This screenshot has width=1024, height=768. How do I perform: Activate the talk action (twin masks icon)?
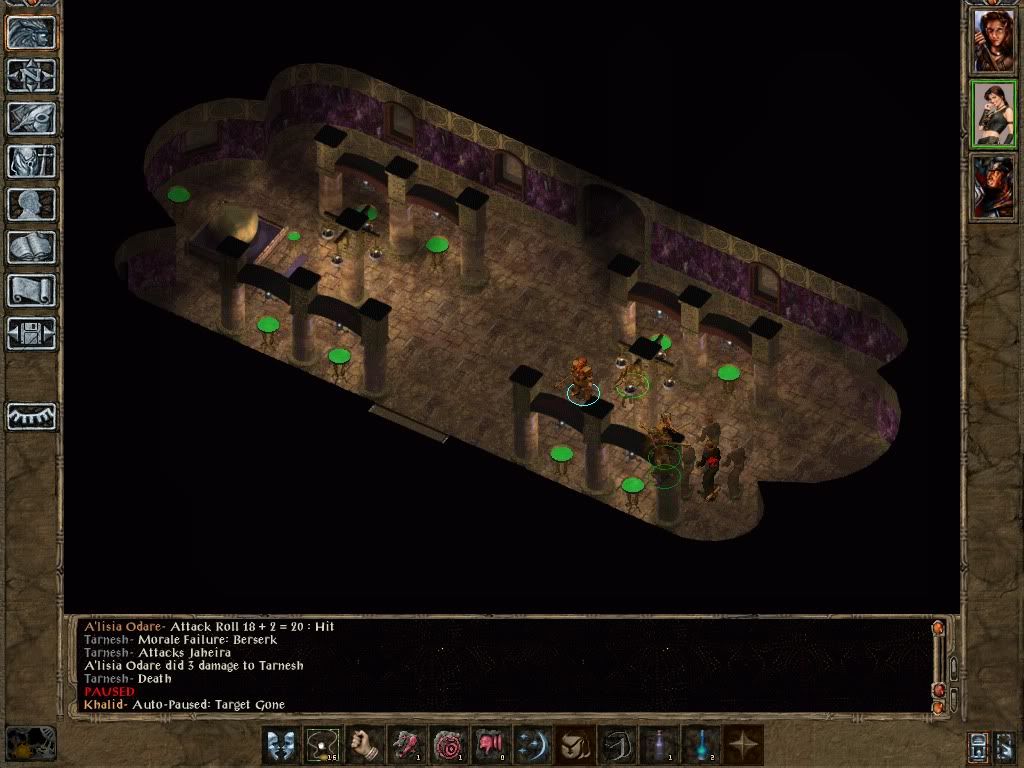click(281, 746)
